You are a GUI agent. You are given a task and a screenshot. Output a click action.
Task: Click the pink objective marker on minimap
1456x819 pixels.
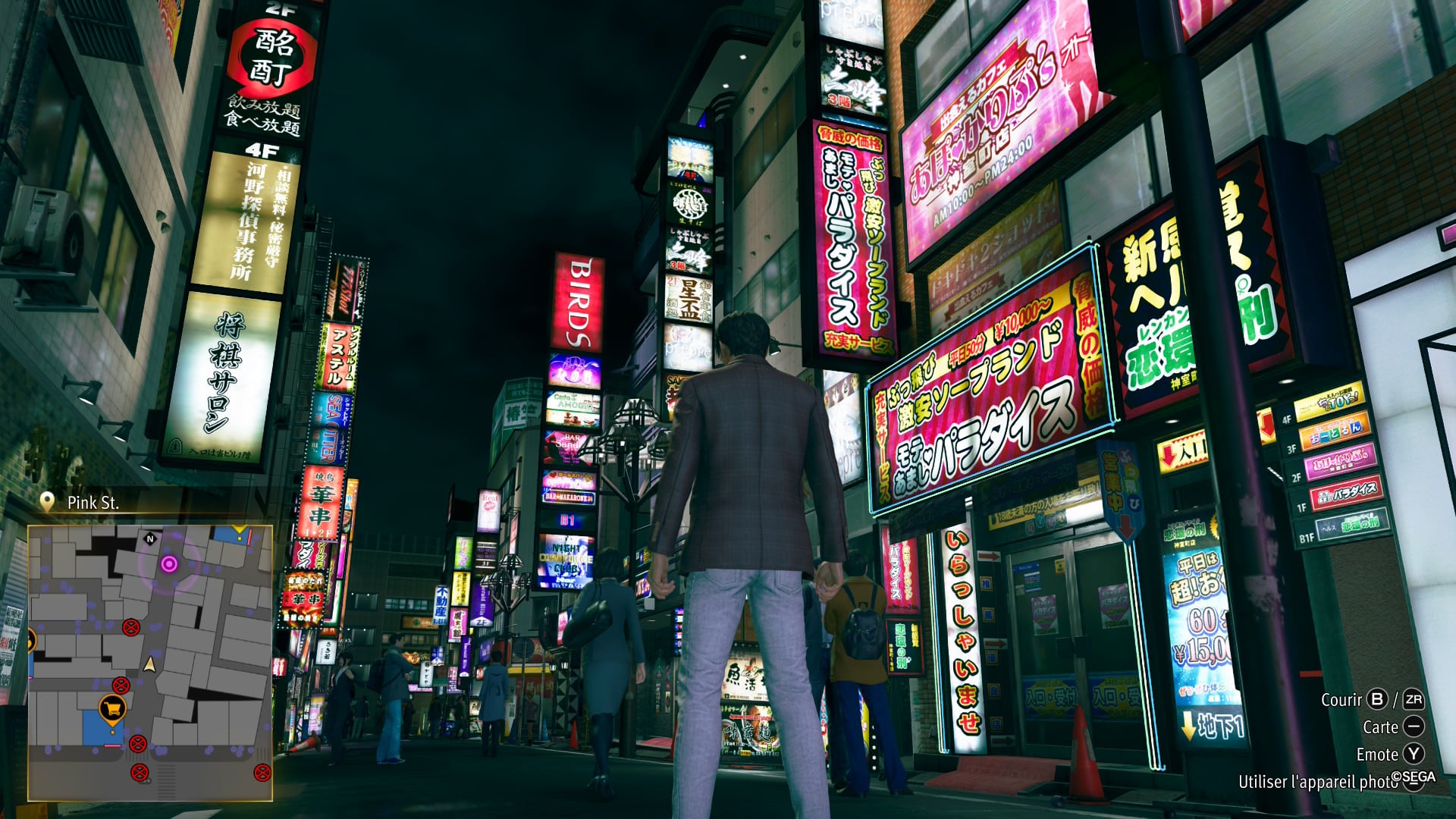coord(169,563)
